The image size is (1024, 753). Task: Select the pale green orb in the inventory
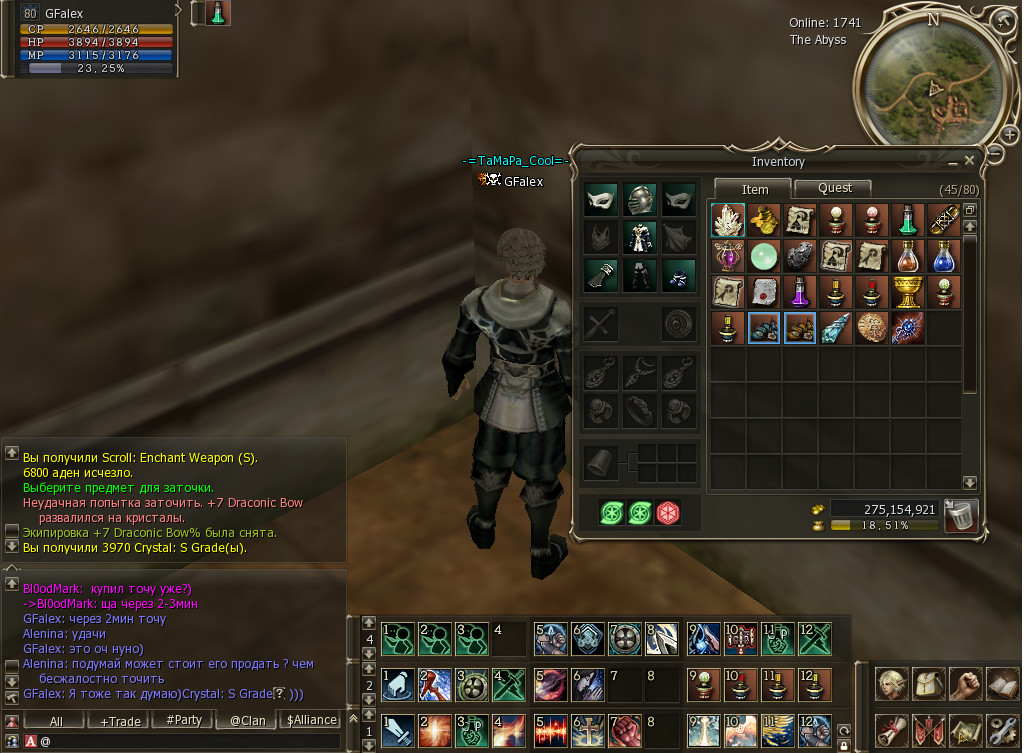coord(764,256)
